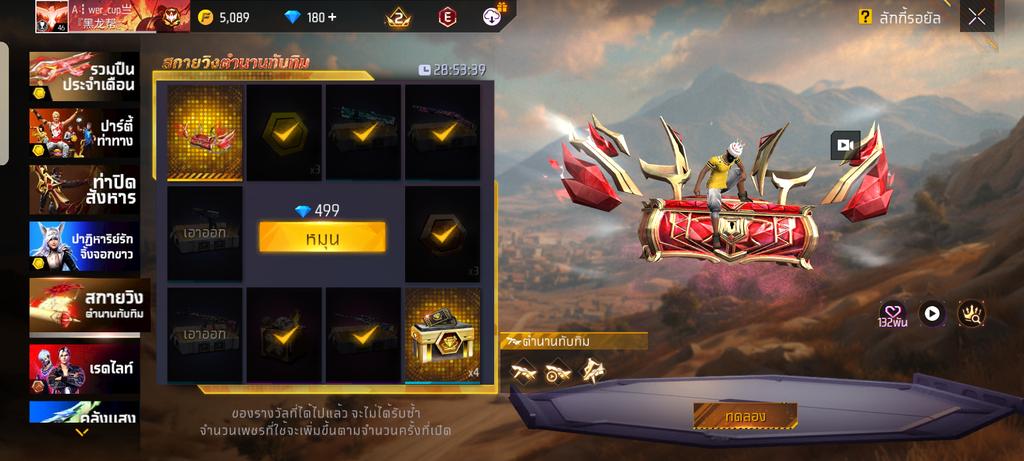Viewport: 1024px width, 461px height.
Task: Toggle the camera view icon
Action: click(845, 145)
